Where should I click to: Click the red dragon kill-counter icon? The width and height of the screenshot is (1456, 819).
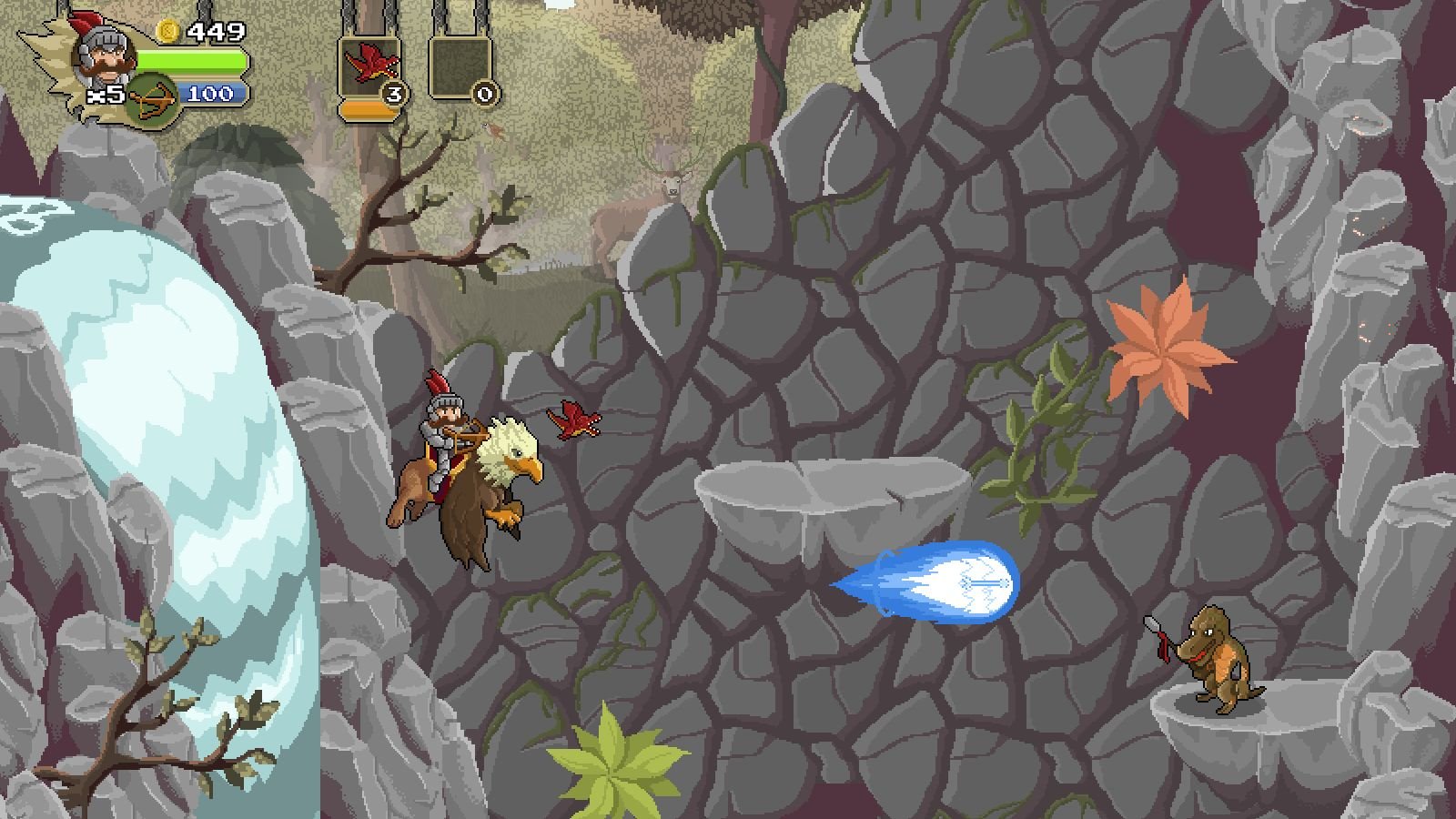(370, 60)
